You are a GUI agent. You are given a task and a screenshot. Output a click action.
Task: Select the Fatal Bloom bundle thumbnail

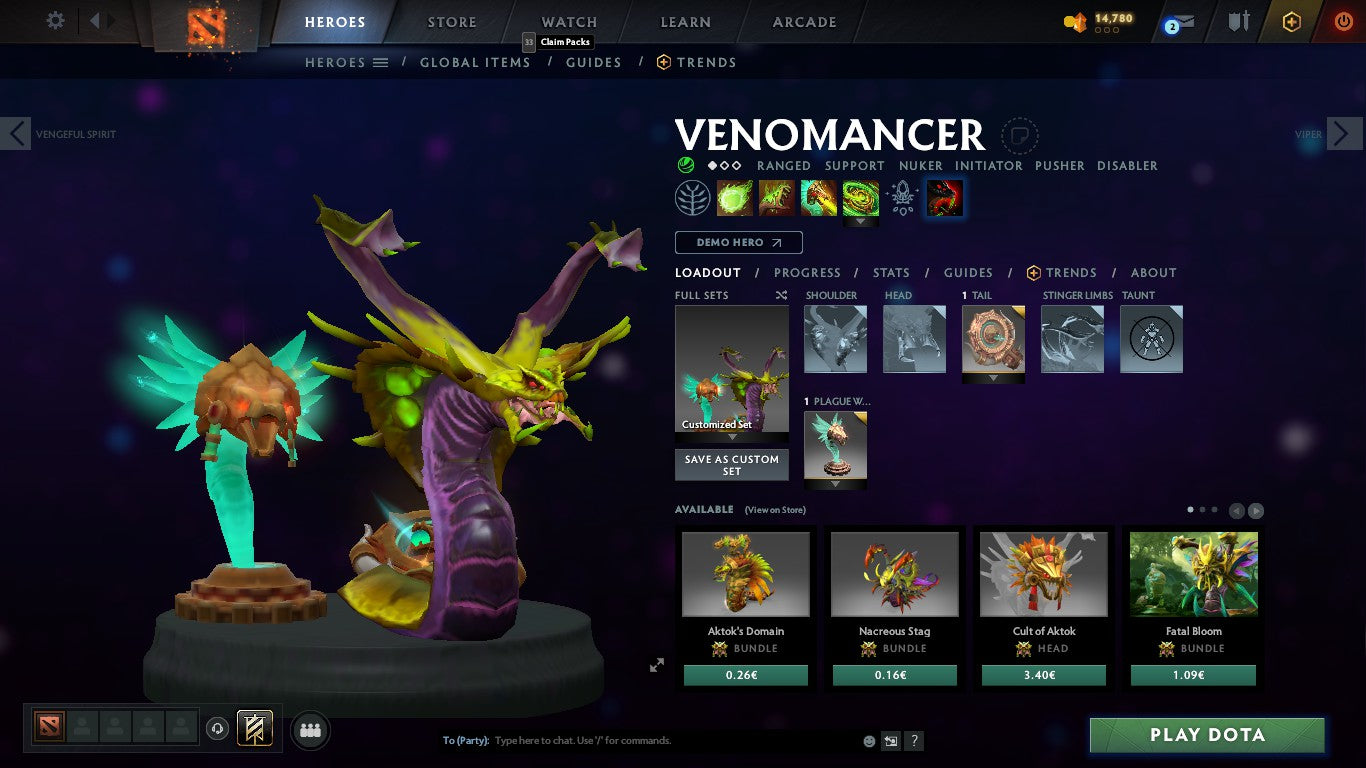1193,573
